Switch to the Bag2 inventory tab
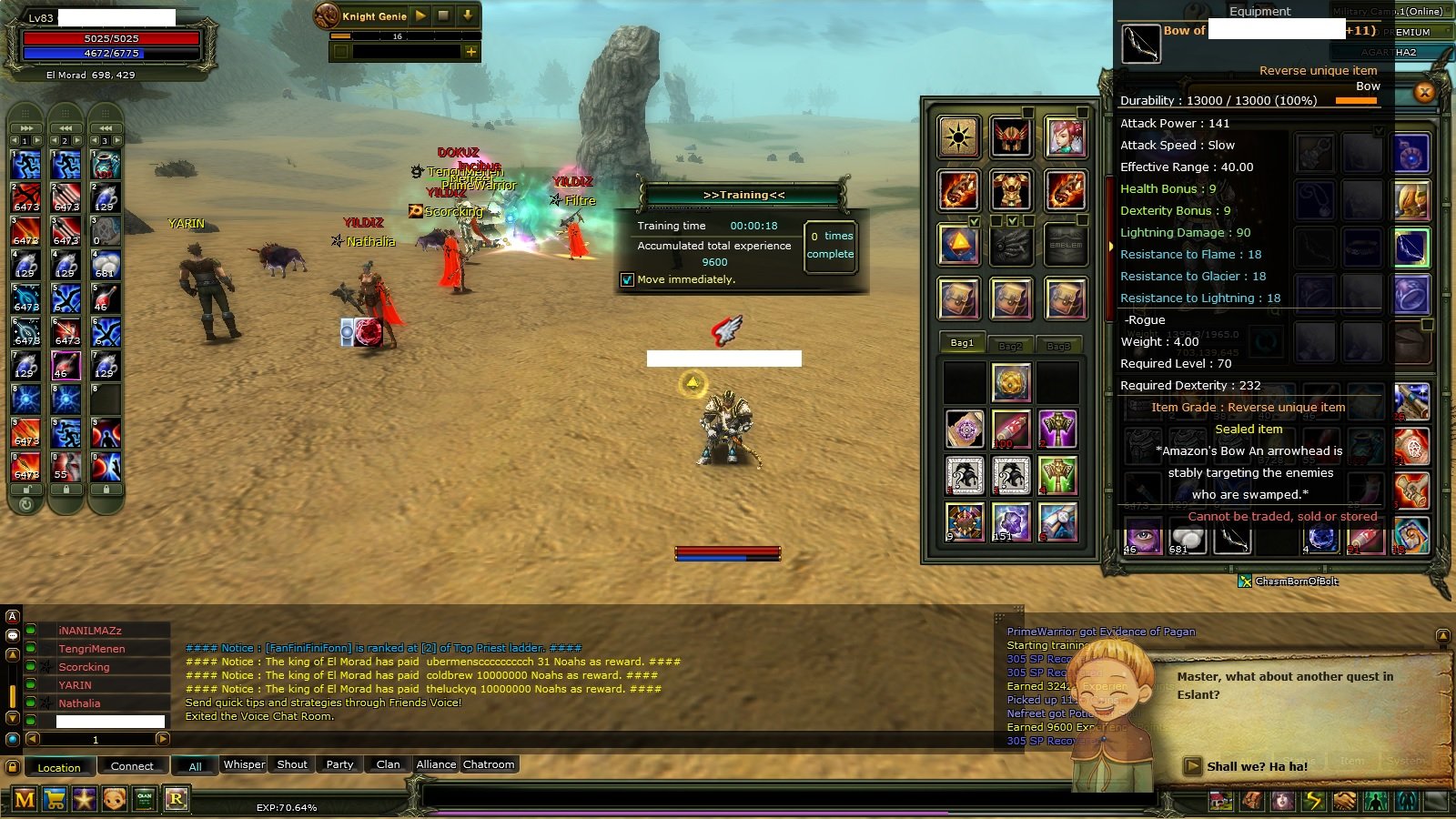Image resolution: width=1456 pixels, height=819 pixels. pyautogui.click(x=1012, y=345)
